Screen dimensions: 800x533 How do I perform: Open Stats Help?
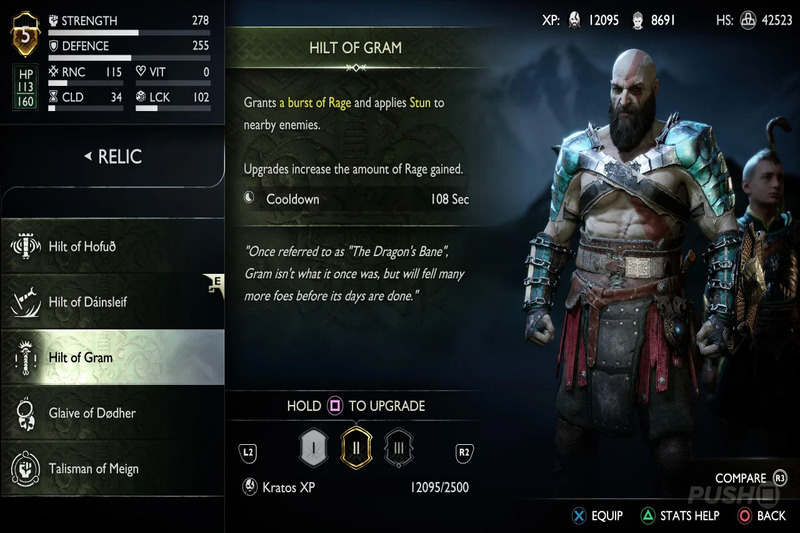(x=680, y=516)
